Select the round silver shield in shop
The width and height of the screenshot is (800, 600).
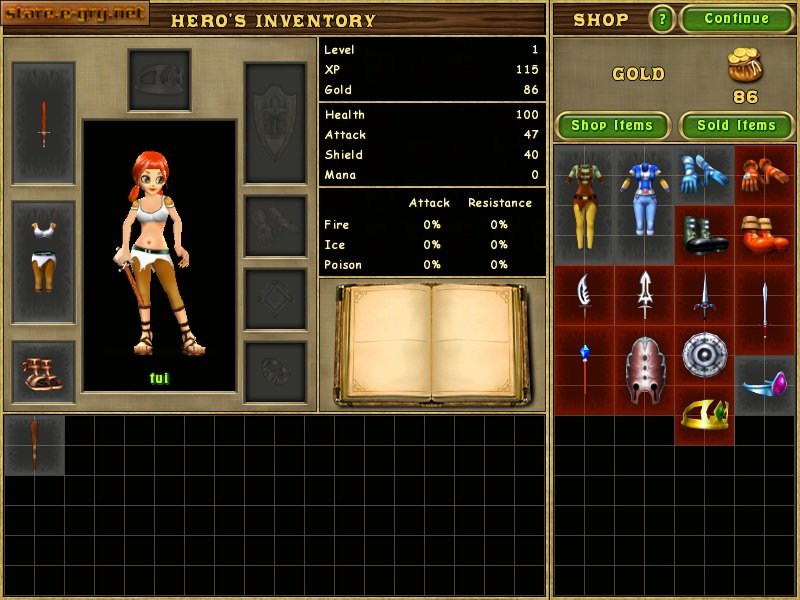click(x=704, y=354)
